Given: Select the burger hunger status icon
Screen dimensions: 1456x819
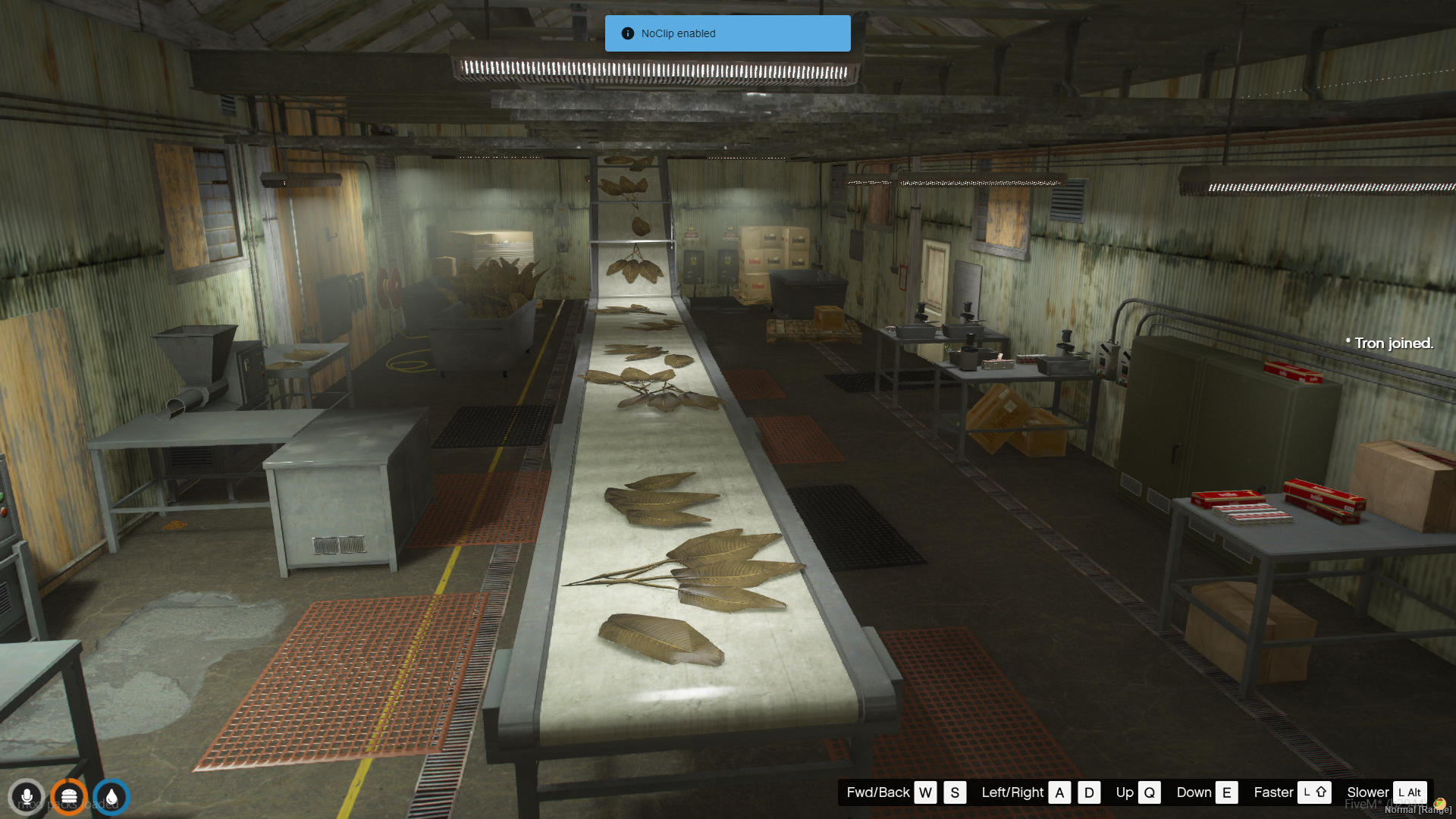Looking at the screenshot, I should [x=69, y=797].
